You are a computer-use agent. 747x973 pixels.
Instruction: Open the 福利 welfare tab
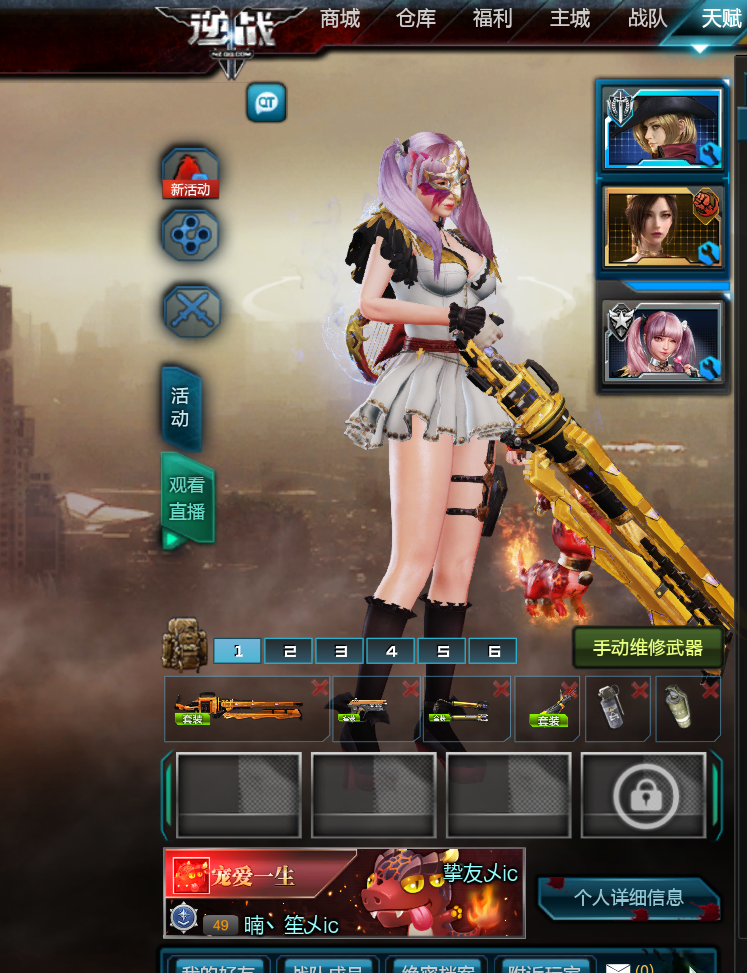click(x=493, y=18)
